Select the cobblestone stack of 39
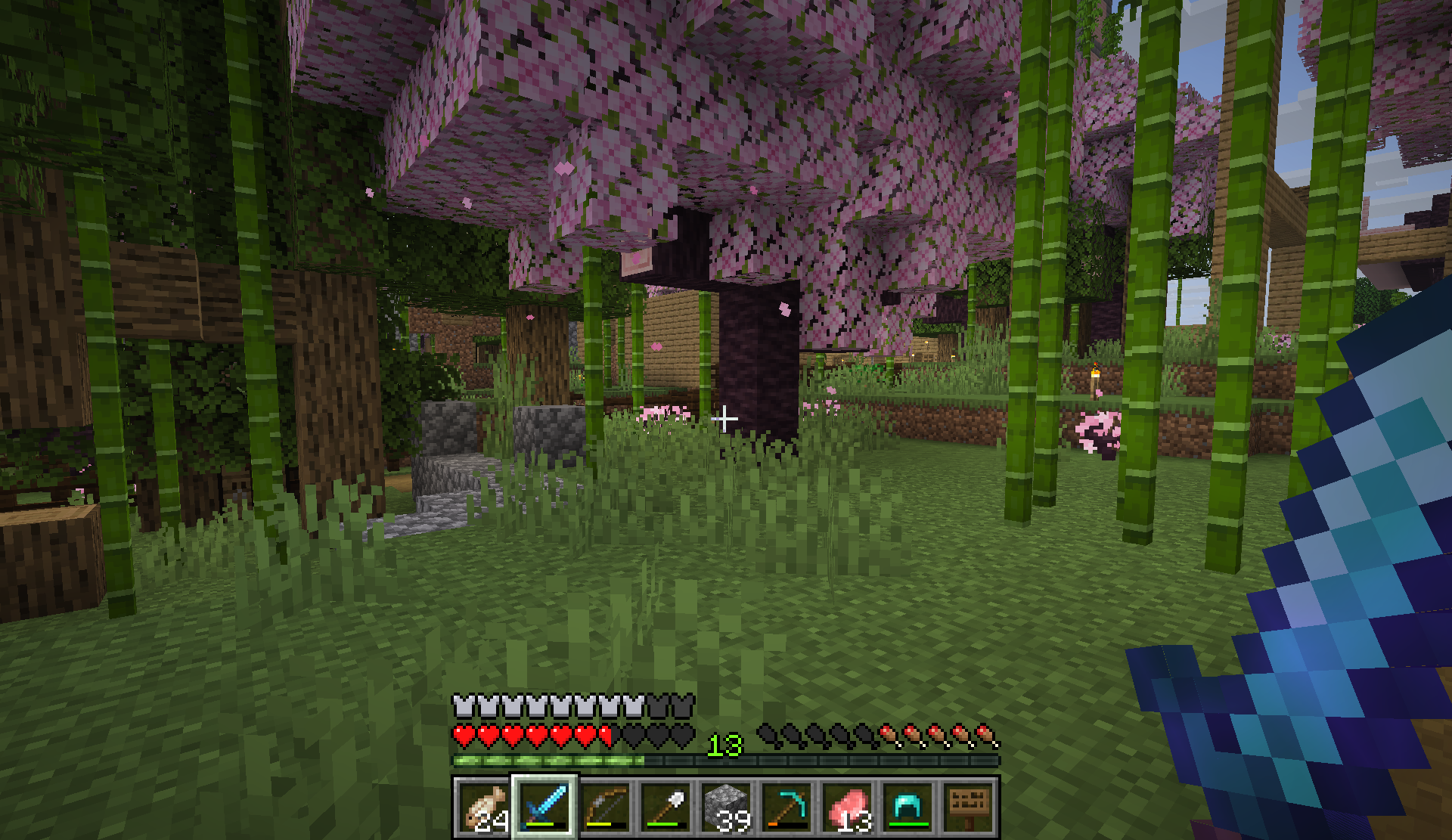 tap(726, 806)
